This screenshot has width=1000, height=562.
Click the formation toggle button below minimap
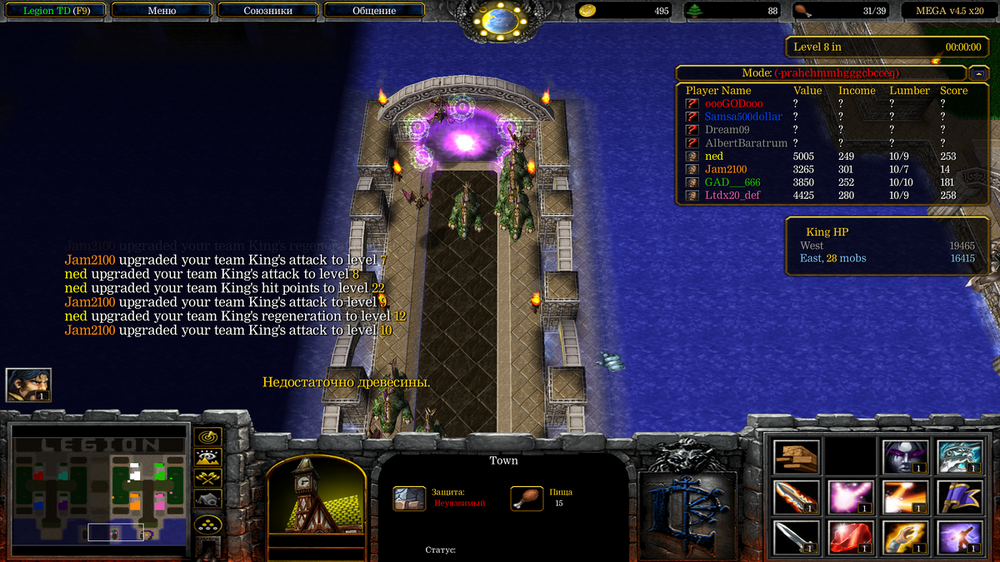point(208,523)
